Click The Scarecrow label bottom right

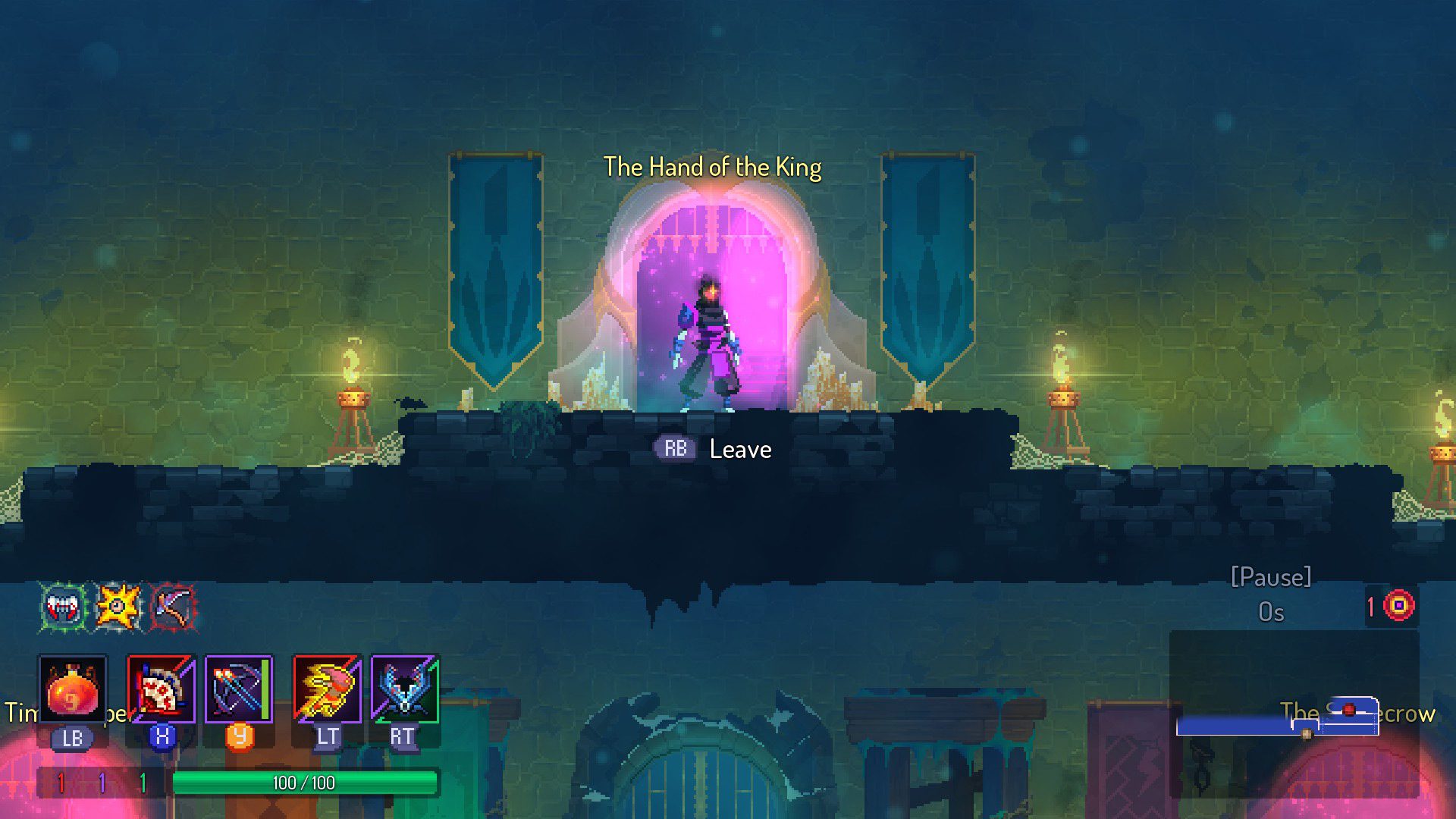[1356, 712]
